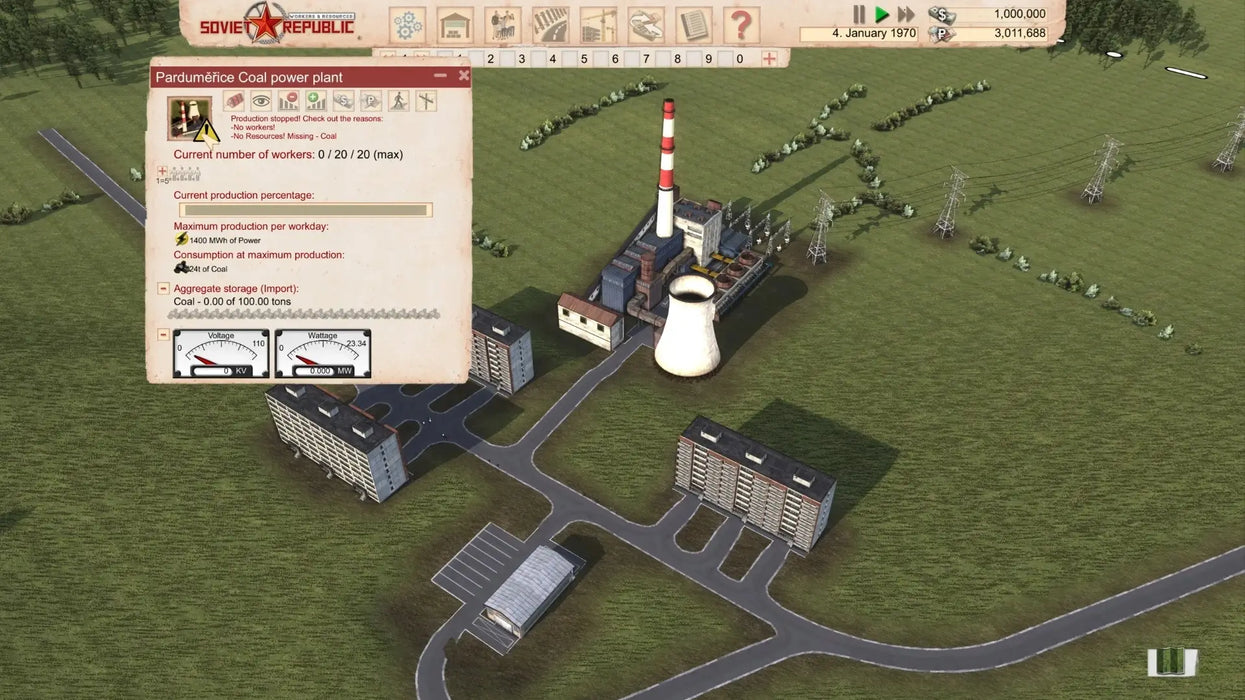Image resolution: width=1245 pixels, height=700 pixels.
Task: Select the walking worker icon
Action: pos(398,101)
